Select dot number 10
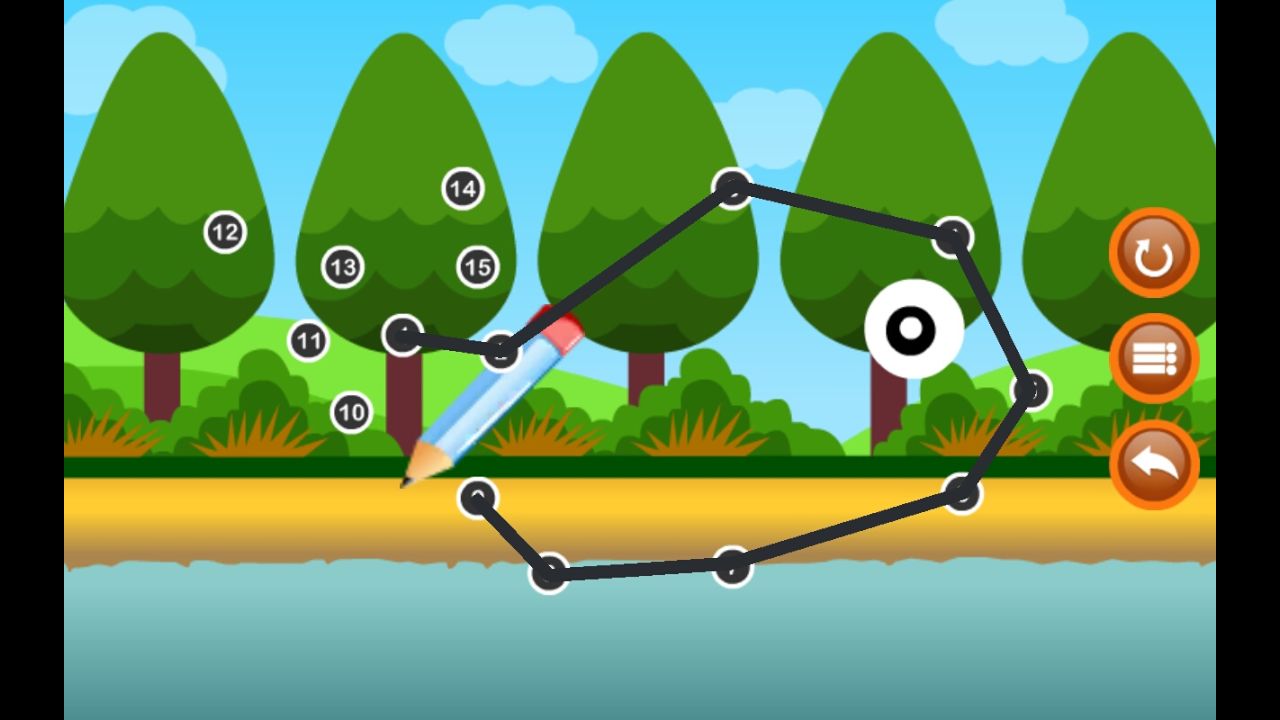Screen dimensions: 1280x720 coord(351,412)
